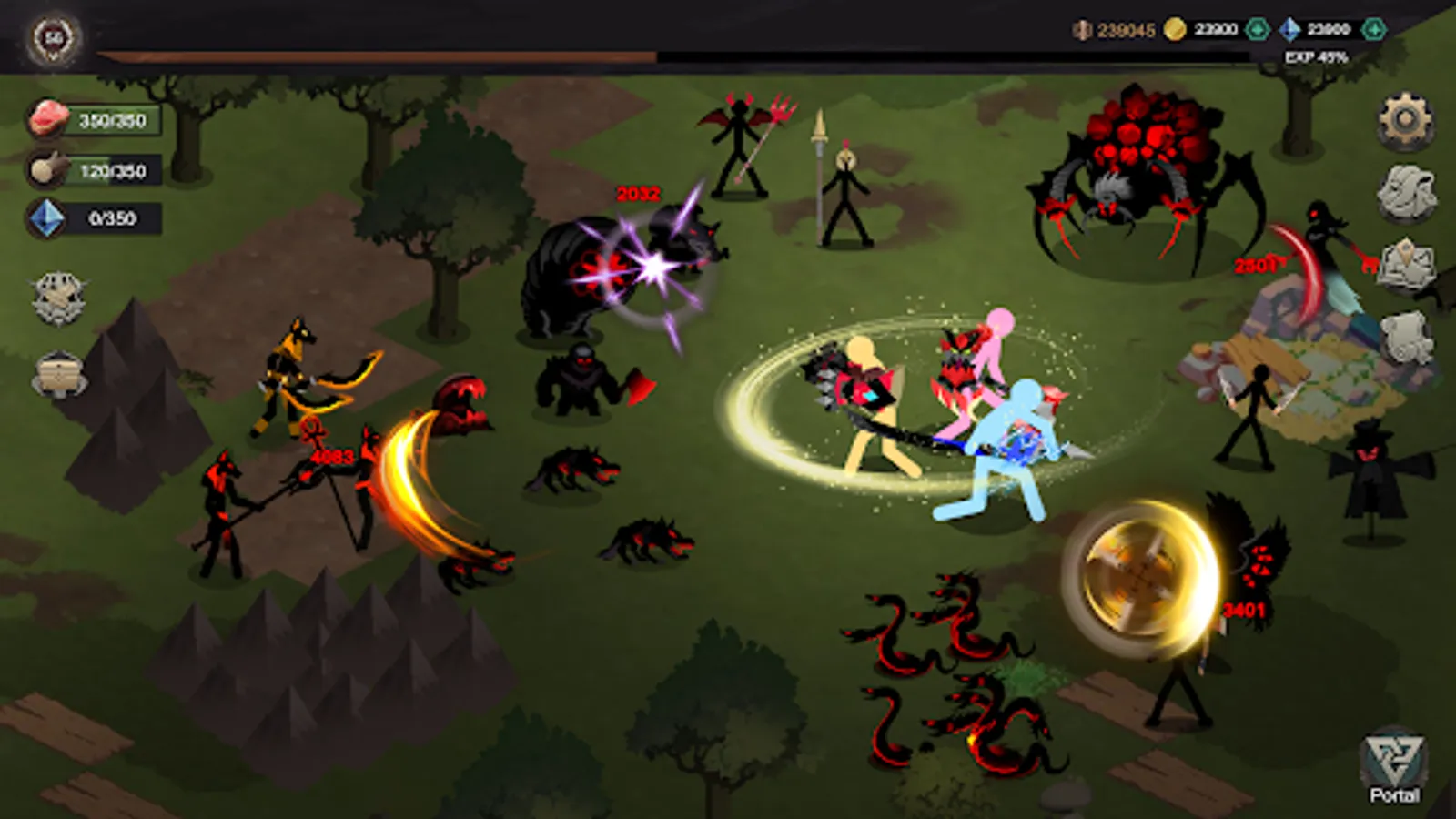The height and width of the screenshot is (819, 1456).
Task: Open the world map icon
Action: 1406,262
